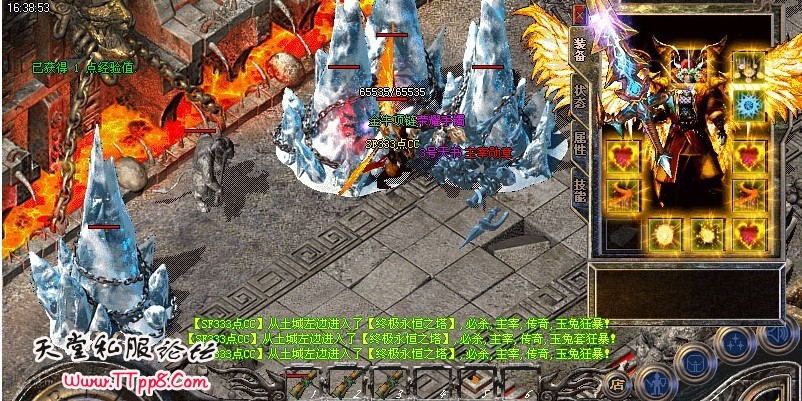Close the character equipment panel
Image resolution: width=802 pixels, height=401 pixels.
pyautogui.click(x=581, y=11)
